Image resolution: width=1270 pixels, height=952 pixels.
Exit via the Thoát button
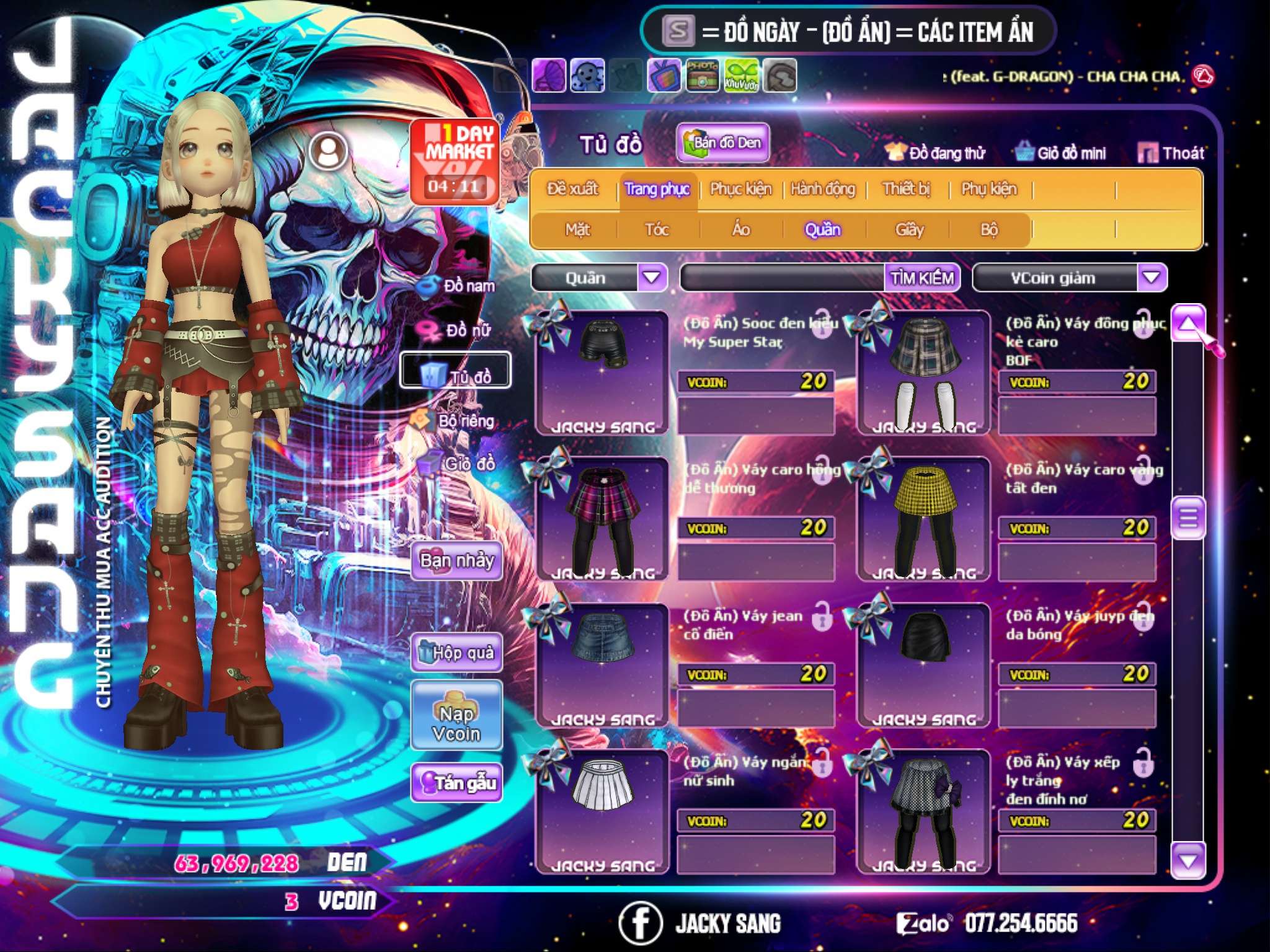point(1171,152)
